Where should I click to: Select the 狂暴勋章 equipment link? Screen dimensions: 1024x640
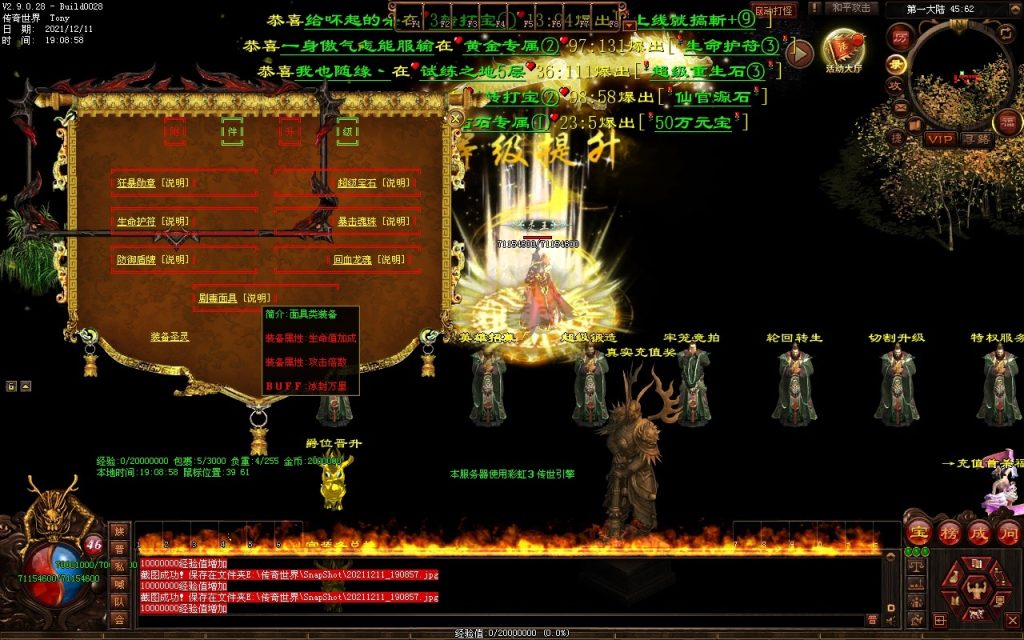coord(136,183)
